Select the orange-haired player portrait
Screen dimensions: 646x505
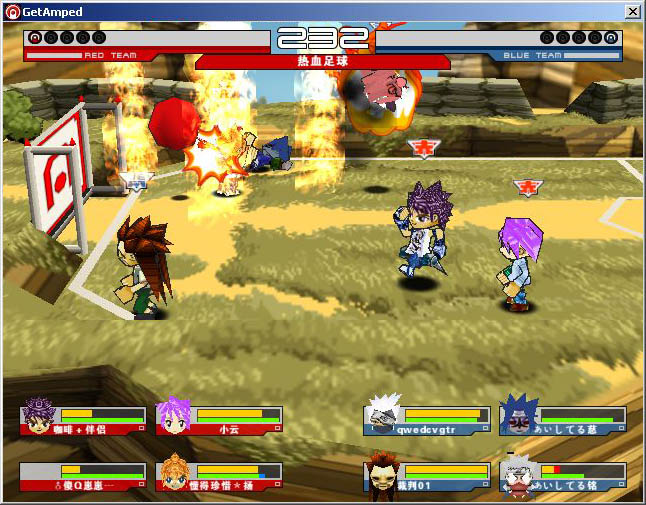pyautogui.click(x=174, y=474)
